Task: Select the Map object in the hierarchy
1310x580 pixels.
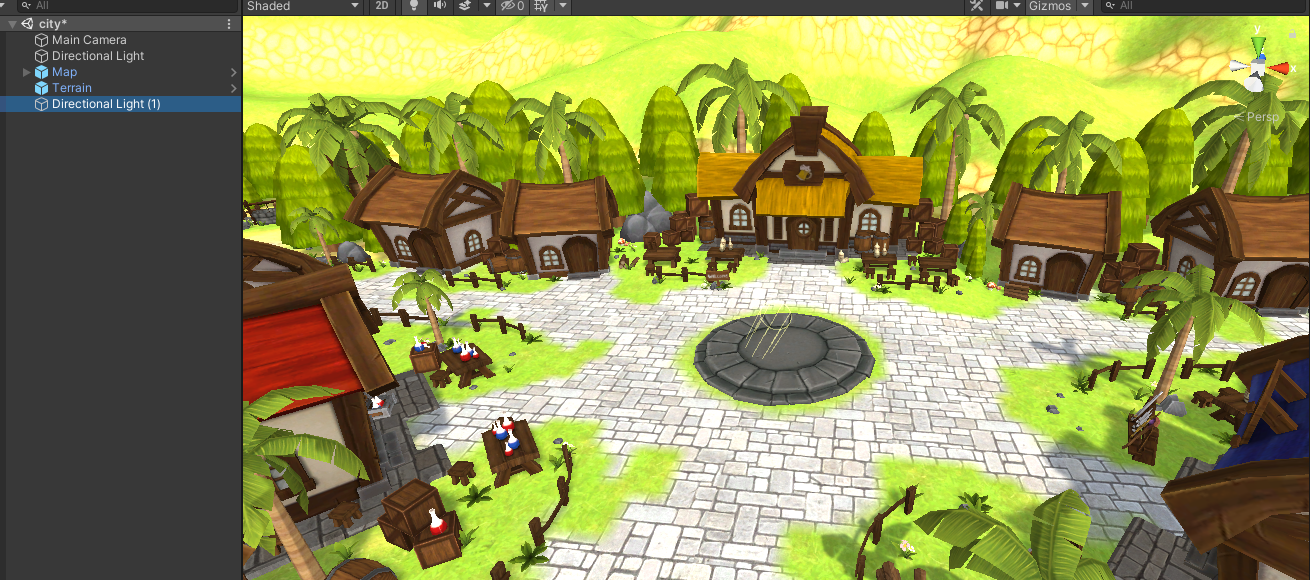Action: pyautogui.click(x=64, y=72)
